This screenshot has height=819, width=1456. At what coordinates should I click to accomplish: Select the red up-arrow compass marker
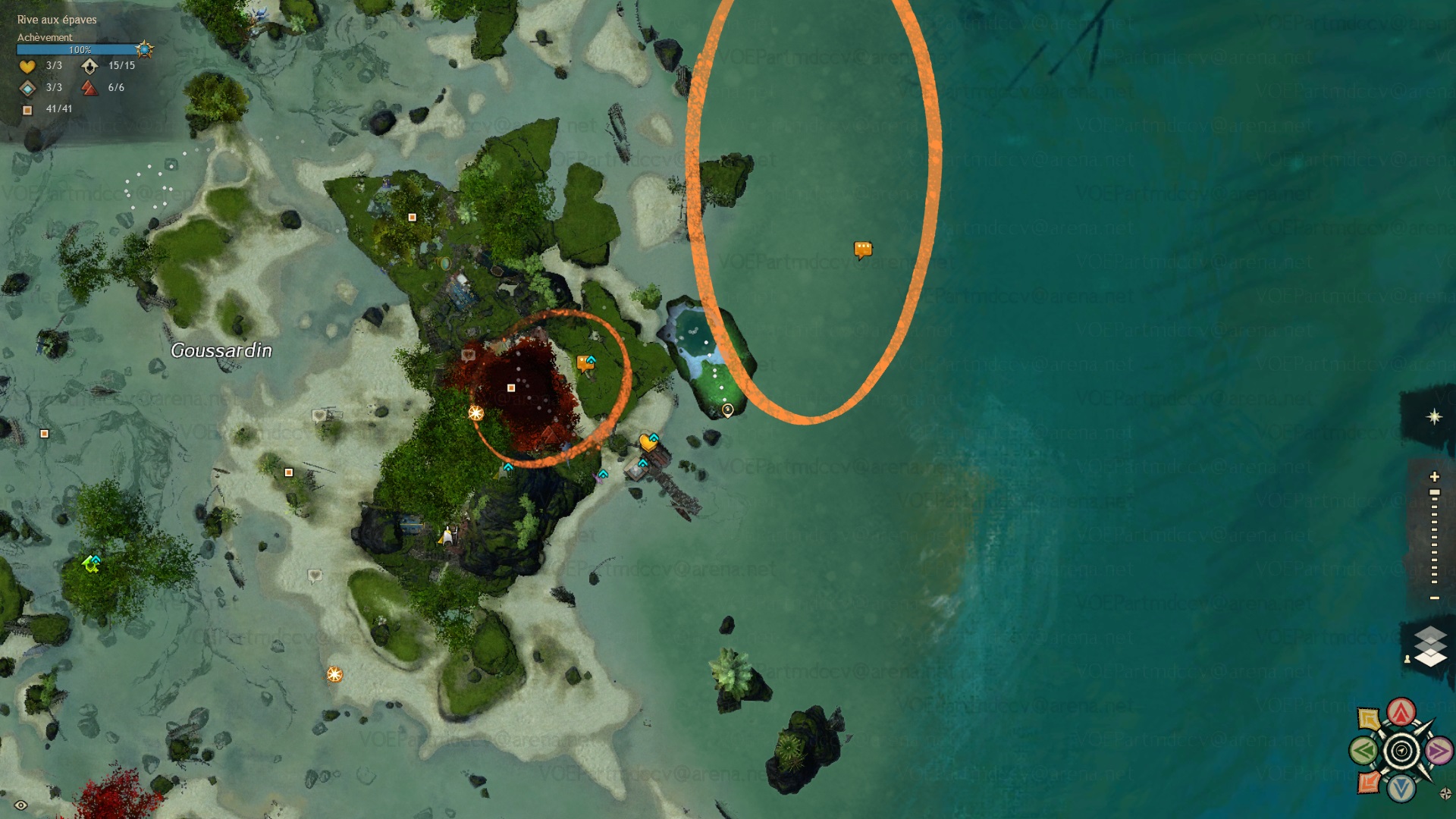pos(1401,712)
